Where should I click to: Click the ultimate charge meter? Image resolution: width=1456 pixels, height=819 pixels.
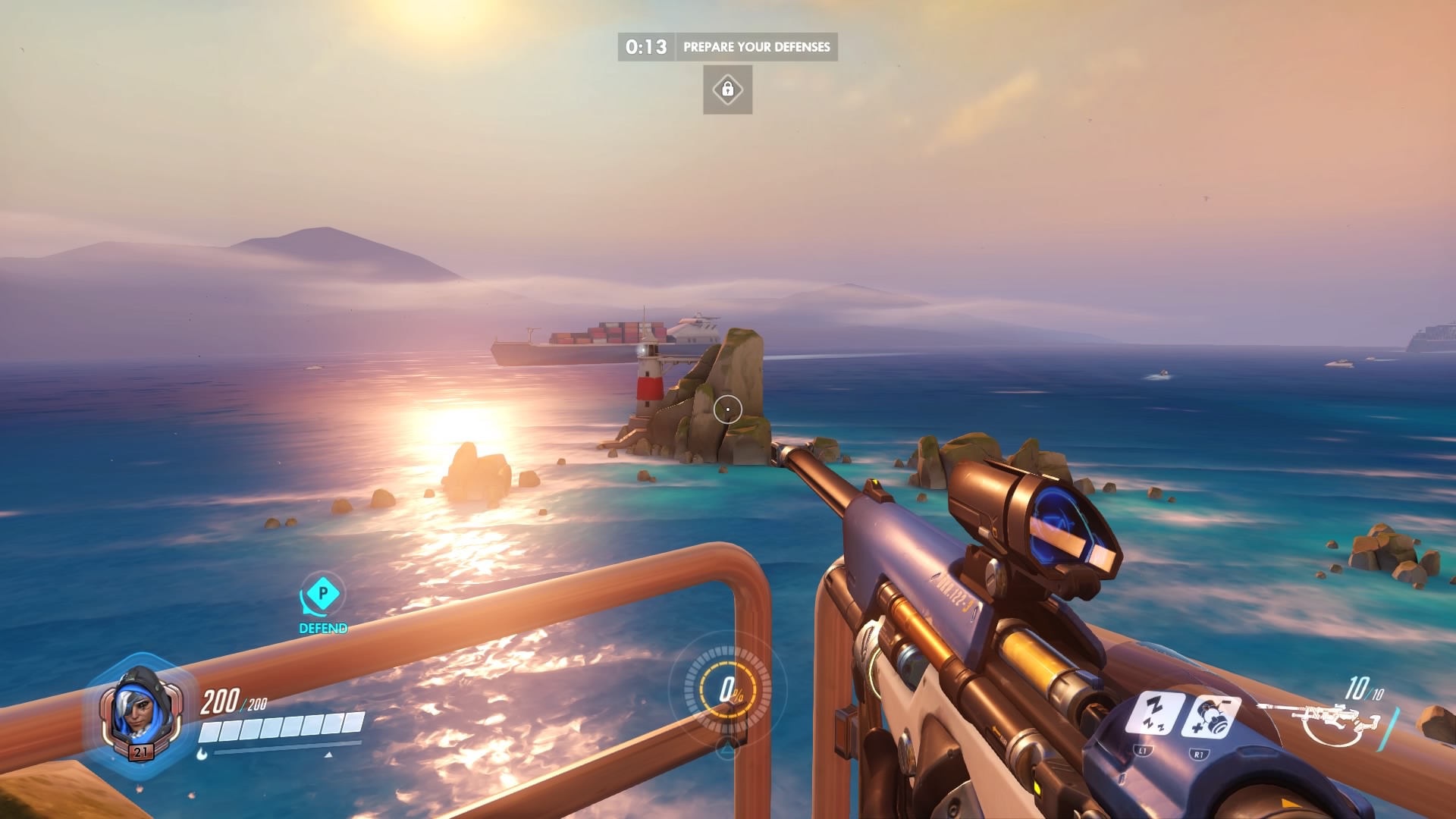(728, 690)
